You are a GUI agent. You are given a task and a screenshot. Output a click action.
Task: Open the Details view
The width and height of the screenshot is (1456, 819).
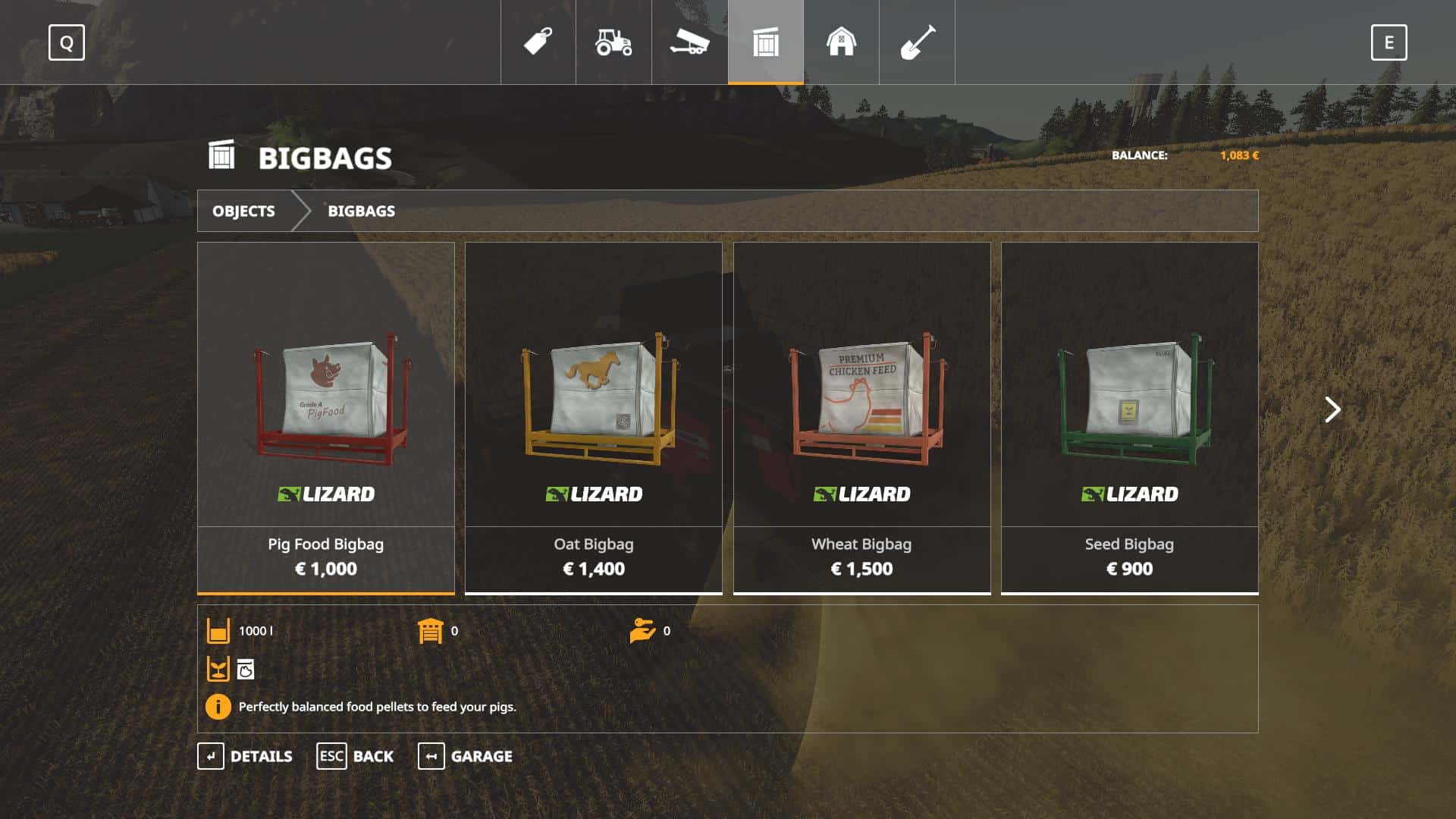click(x=245, y=756)
